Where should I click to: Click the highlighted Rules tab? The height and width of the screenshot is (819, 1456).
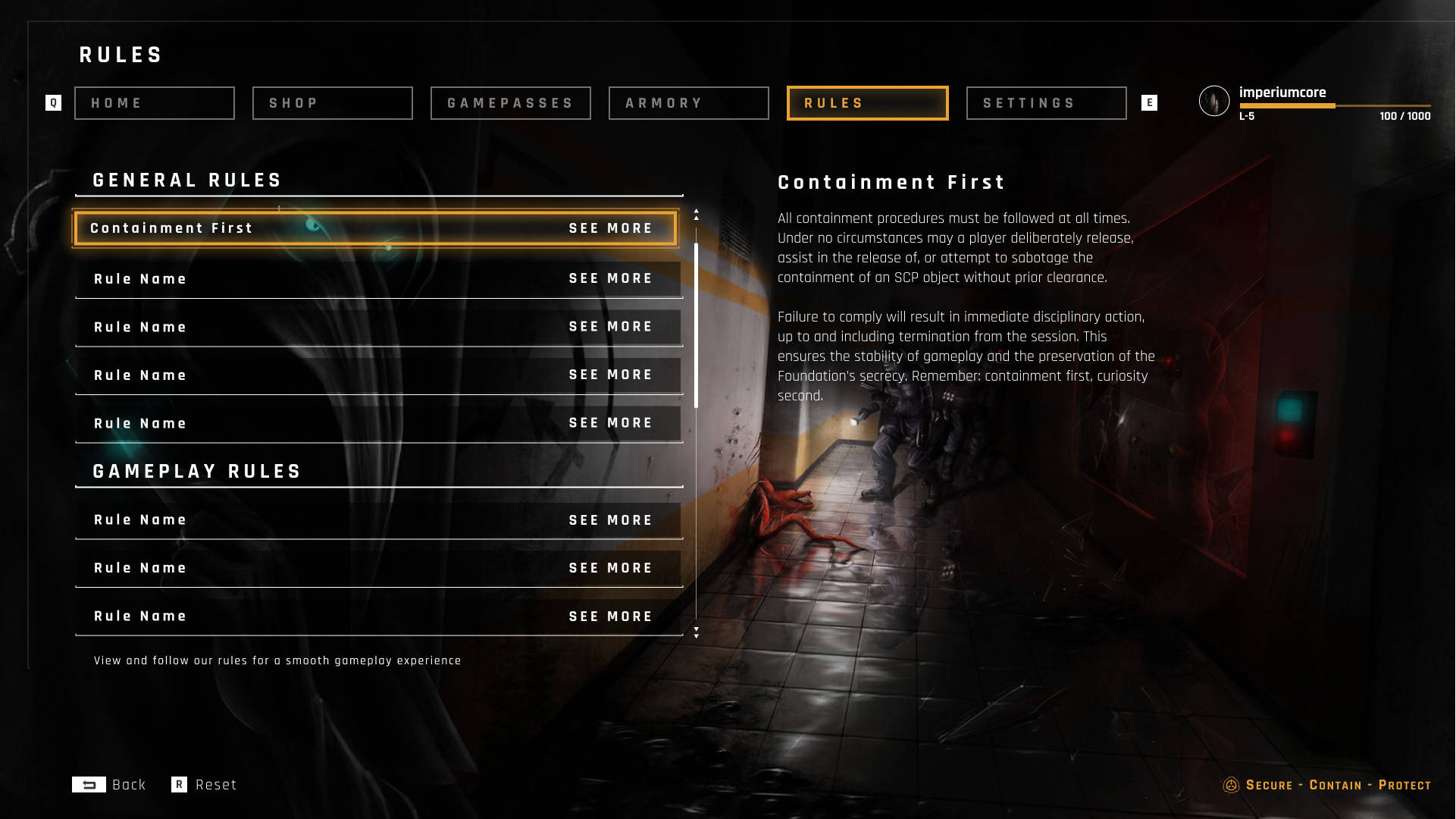(868, 103)
